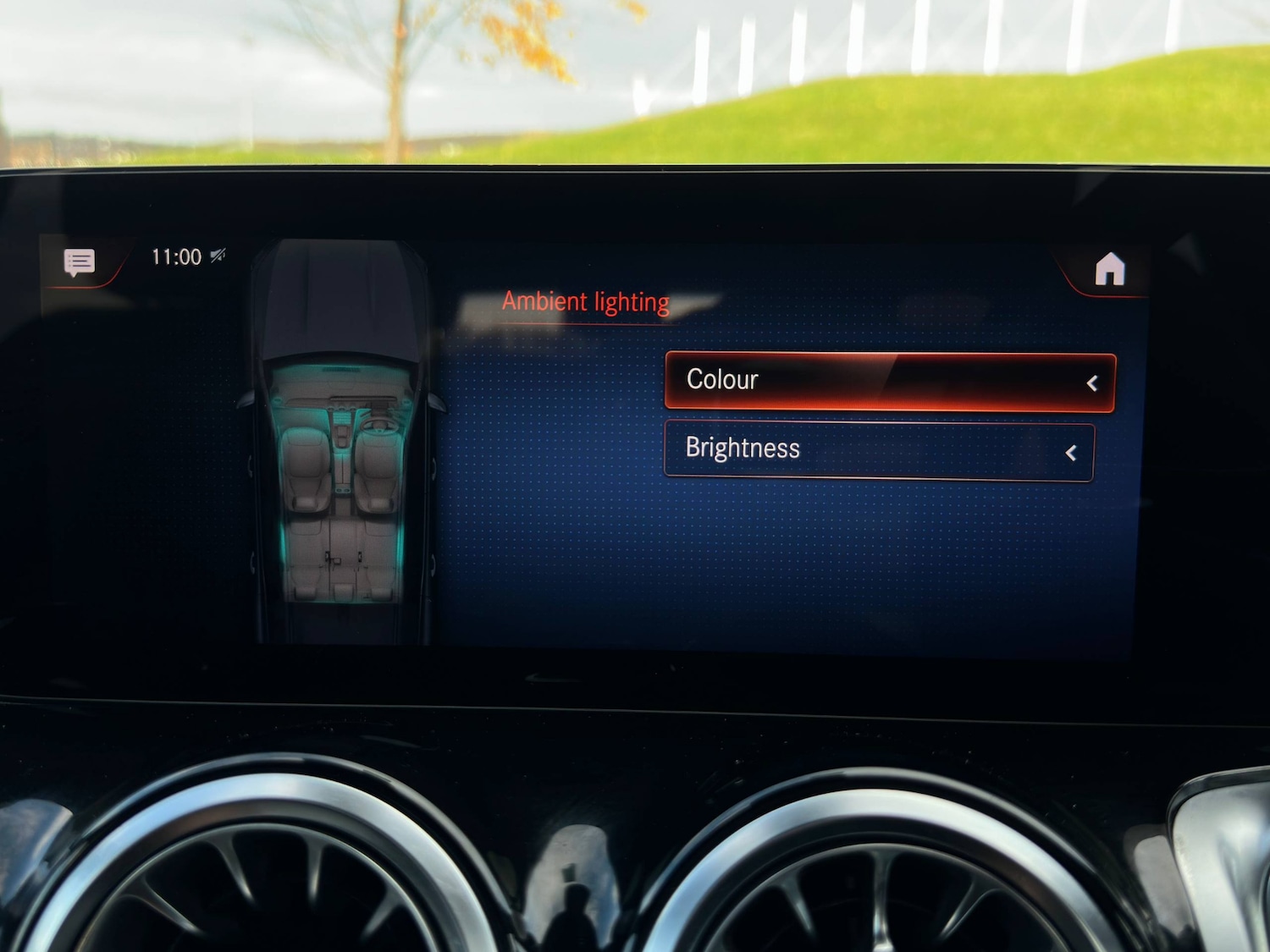Return to the home screen with the house icon
The width and height of the screenshot is (1270, 952).
1112,269
